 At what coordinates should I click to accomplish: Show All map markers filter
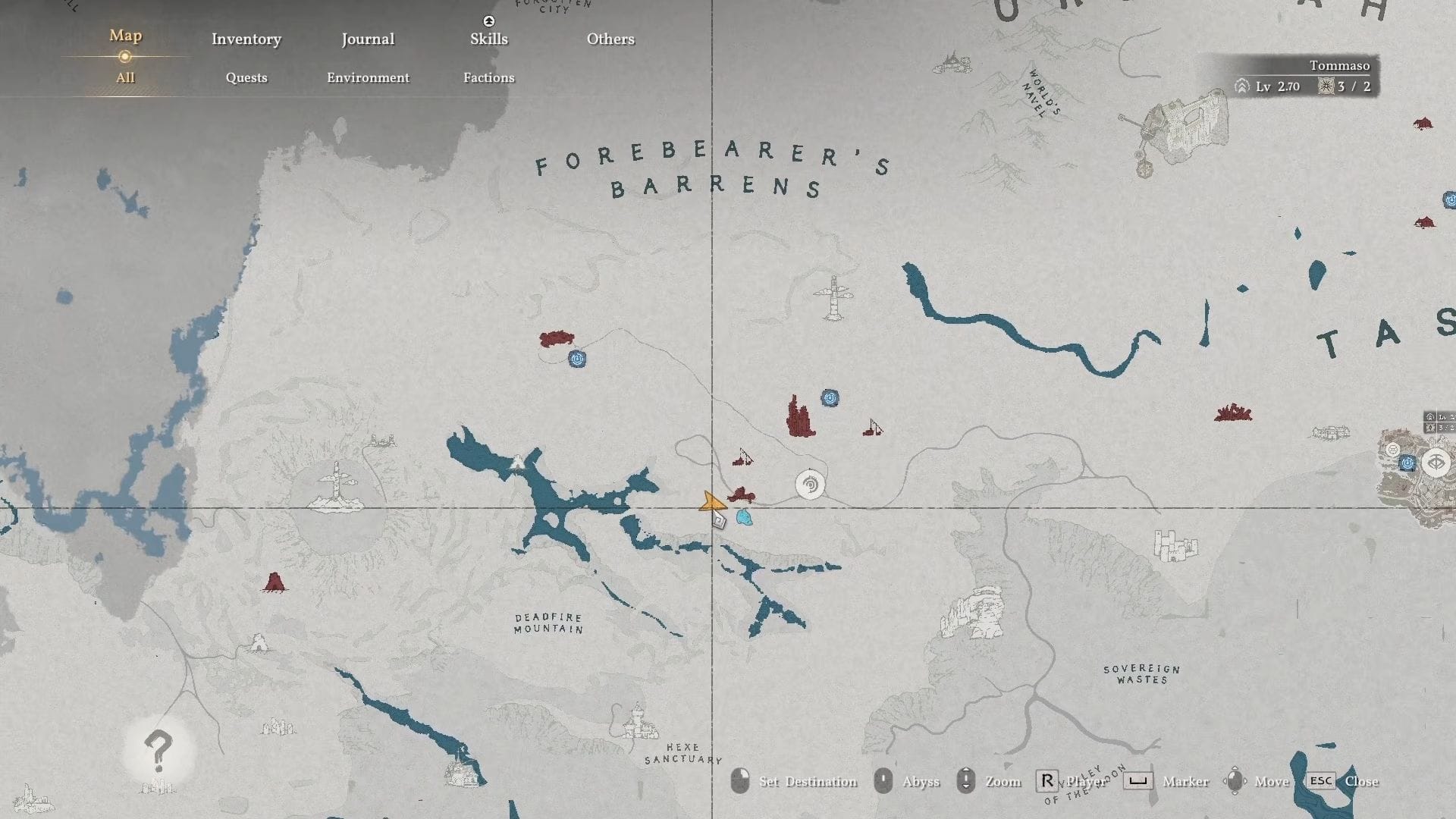click(x=125, y=77)
